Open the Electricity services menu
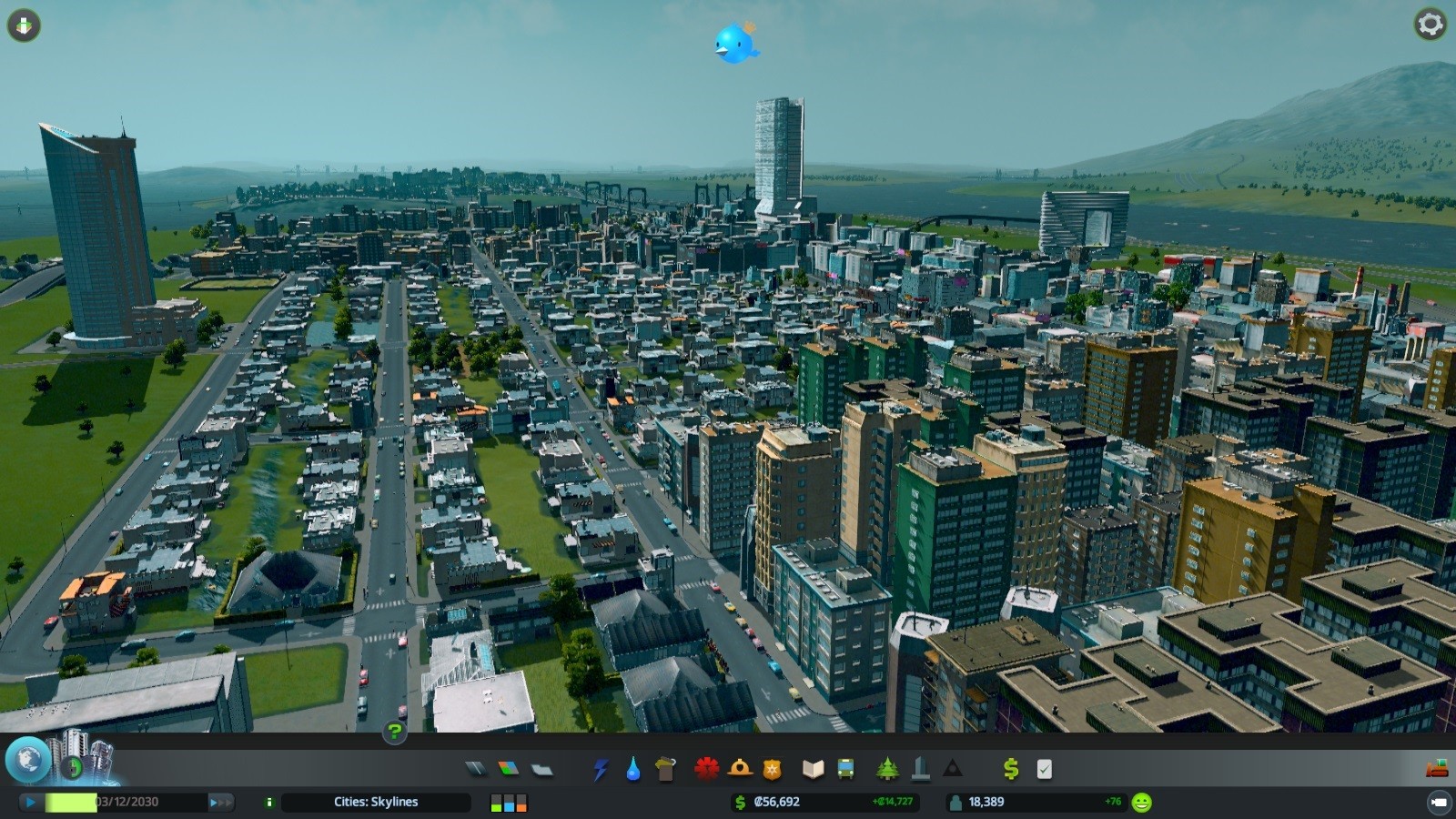Image resolution: width=1456 pixels, height=819 pixels. 601,769
